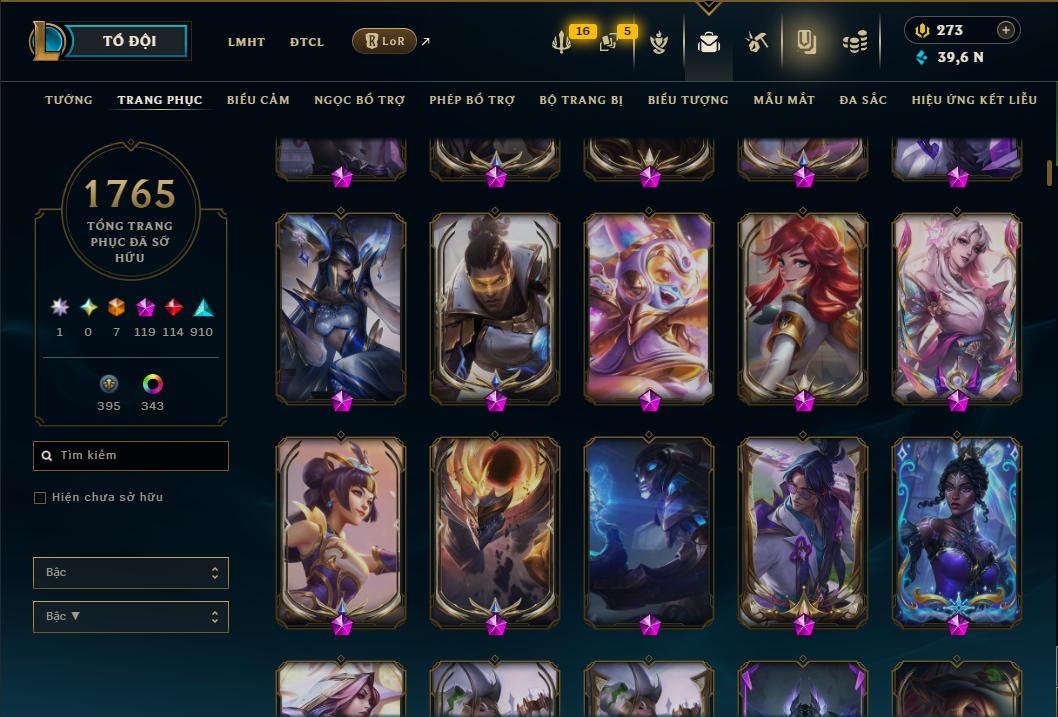Toggle the Hiện chưa sở hữu checkbox

point(40,498)
